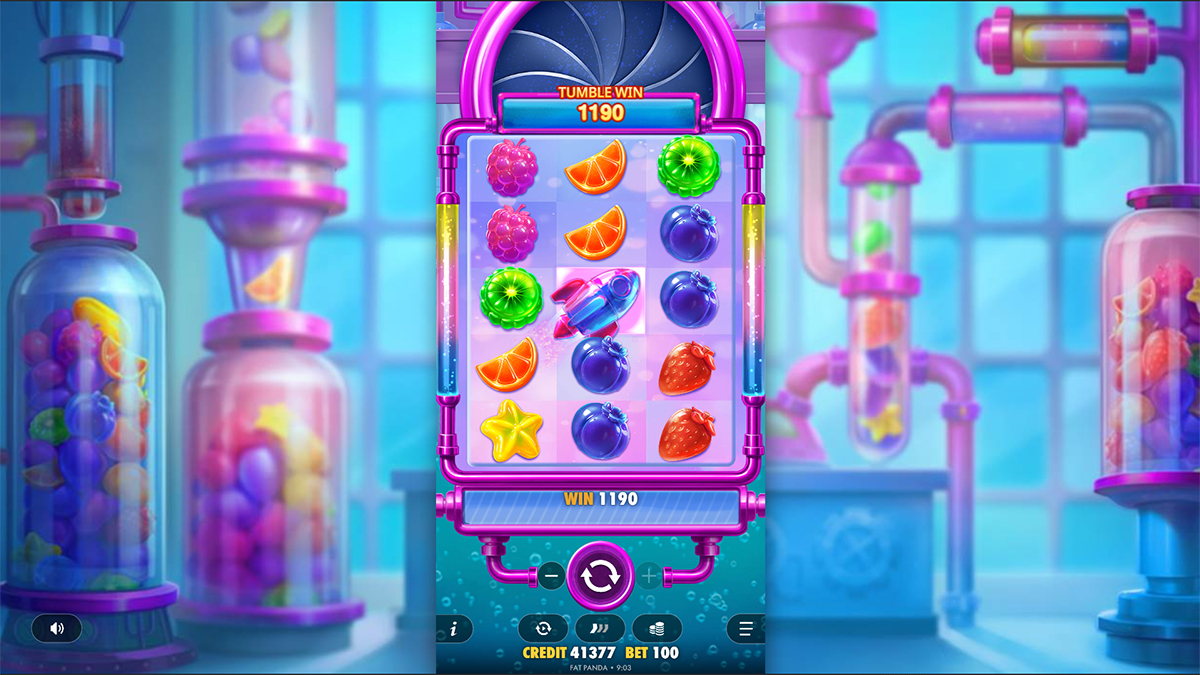Spin the reels with the purple button
Screen dimensions: 1200x675
pos(600,576)
